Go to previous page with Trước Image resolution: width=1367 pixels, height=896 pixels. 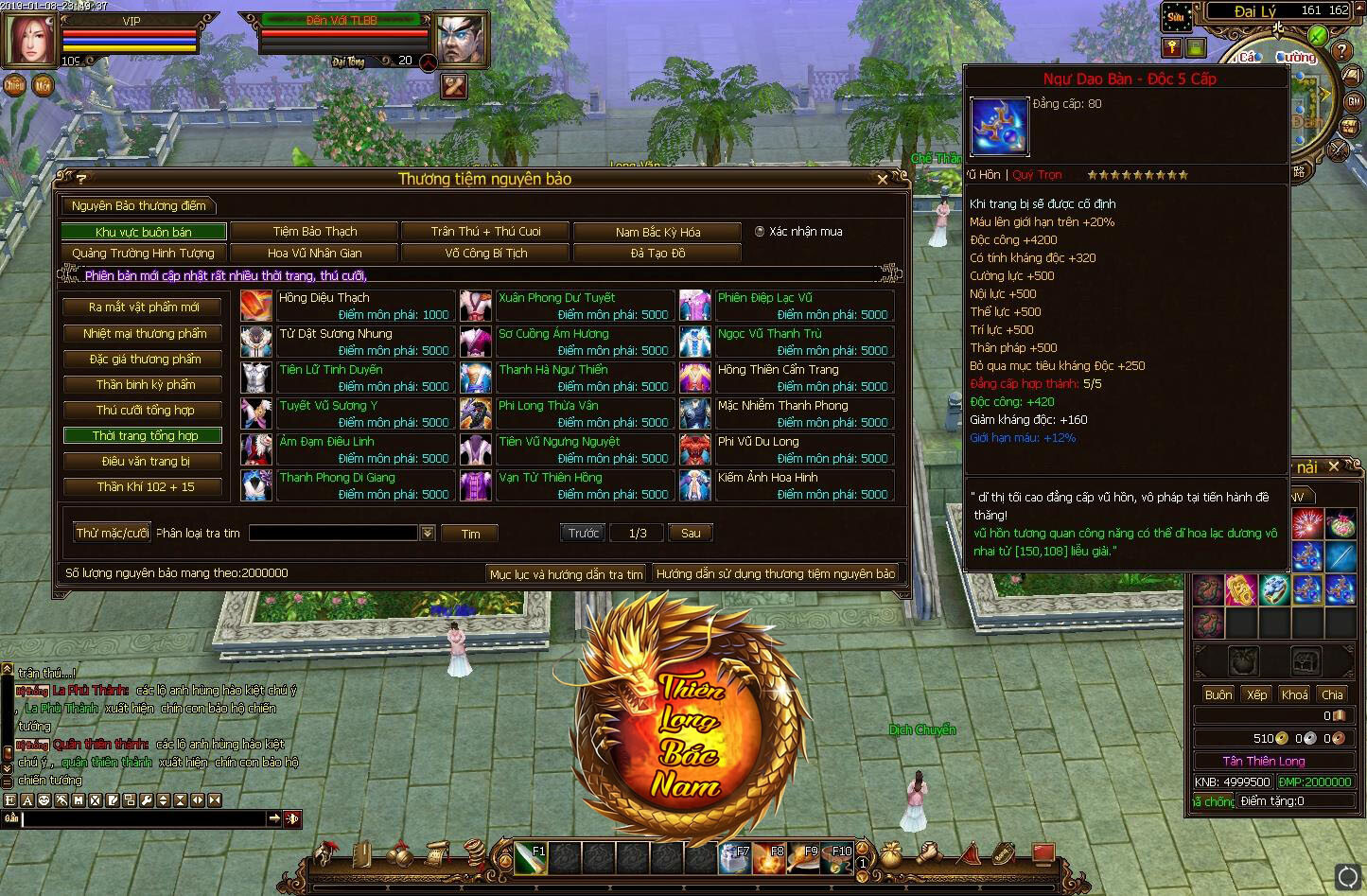click(x=583, y=534)
